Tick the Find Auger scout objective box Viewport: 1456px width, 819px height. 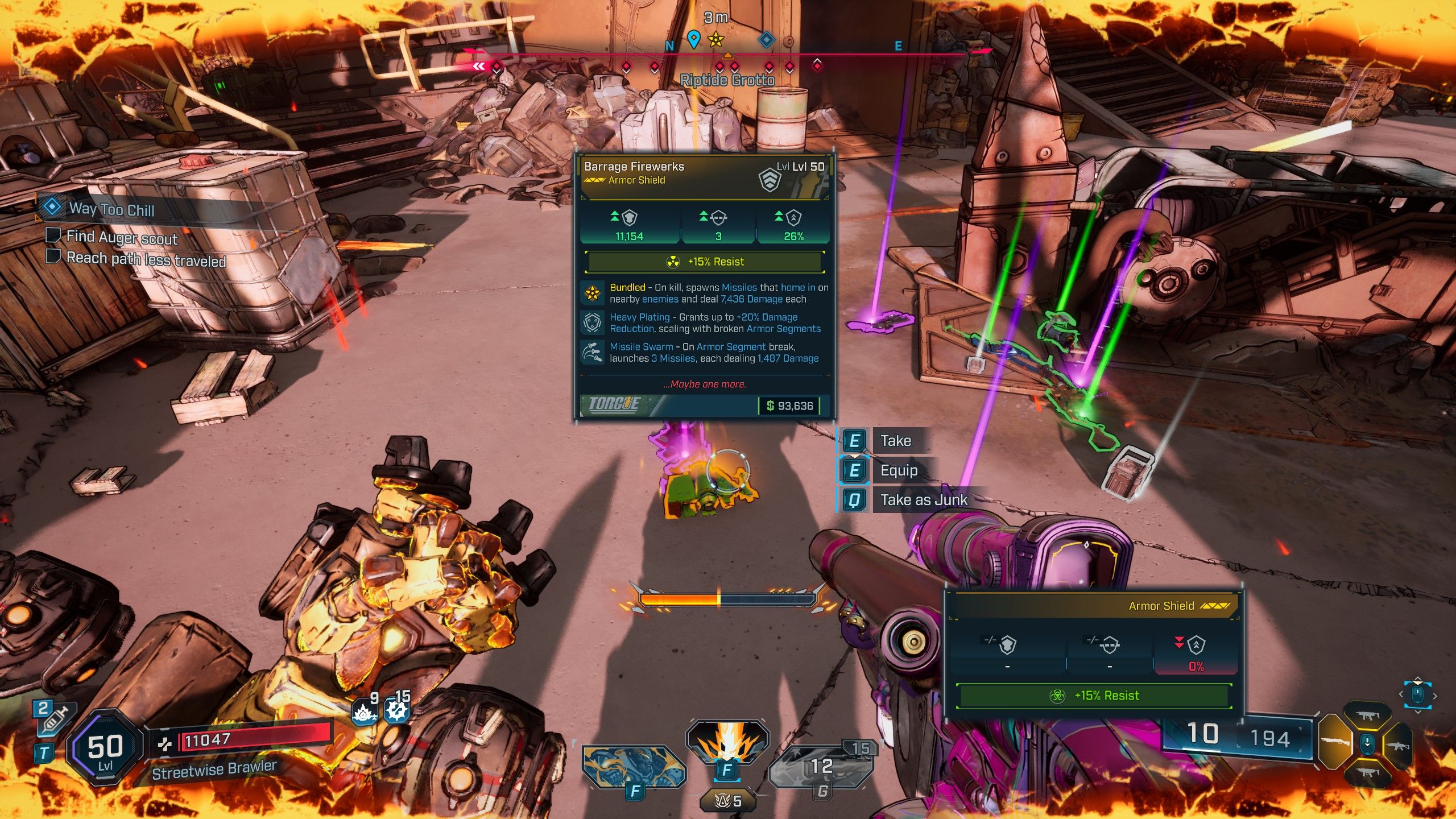(53, 235)
